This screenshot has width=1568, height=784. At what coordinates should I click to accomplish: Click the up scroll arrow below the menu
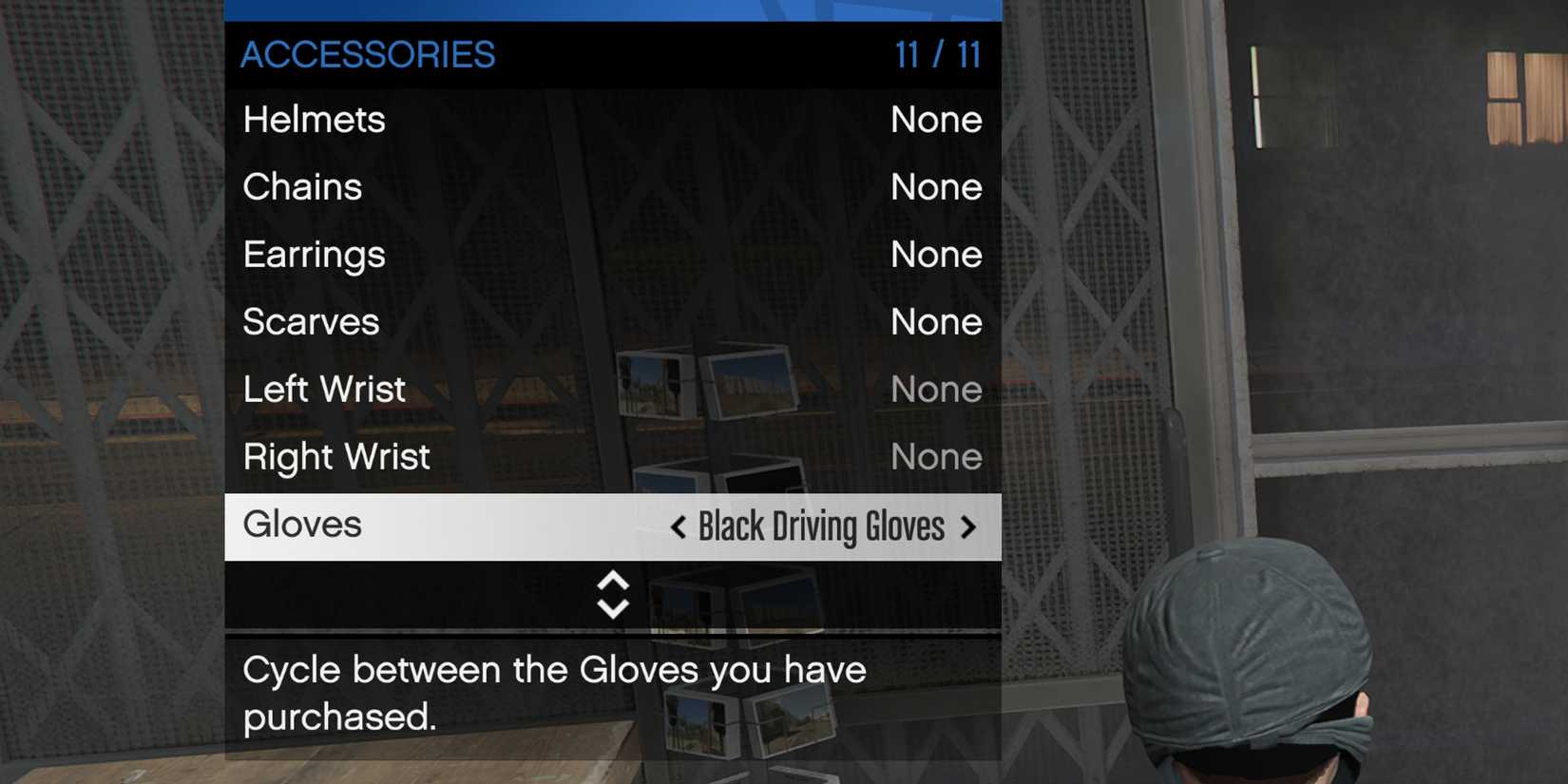tap(612, 583)
